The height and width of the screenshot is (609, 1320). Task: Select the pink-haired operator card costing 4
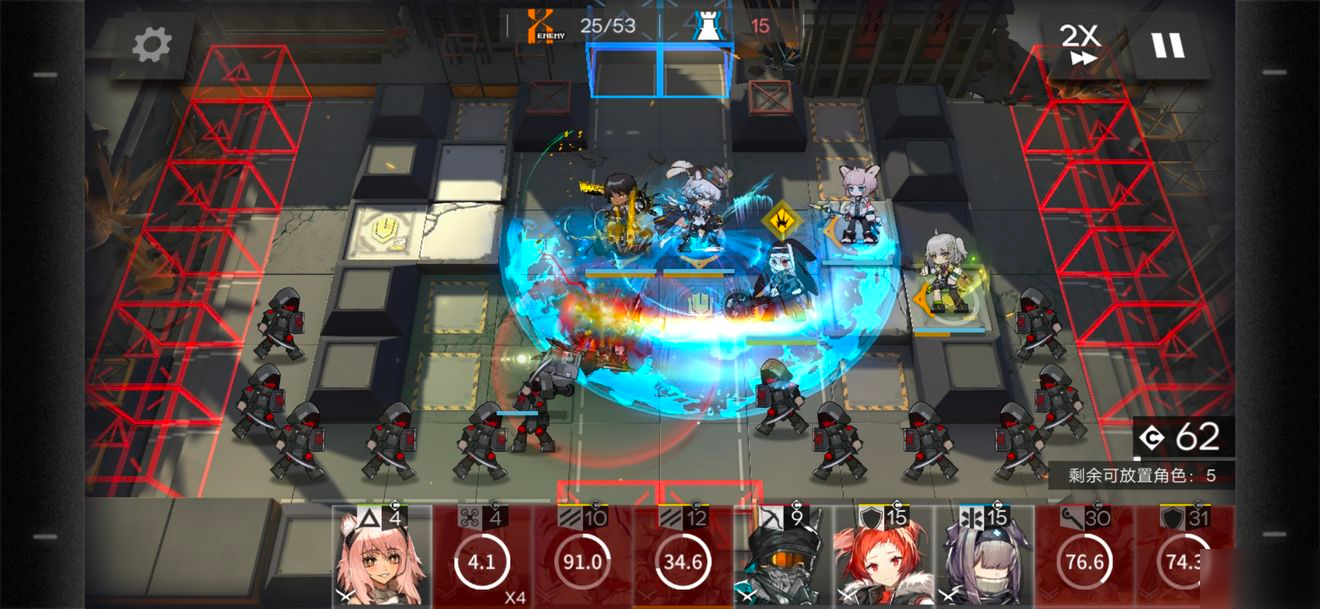coord(382,557)
